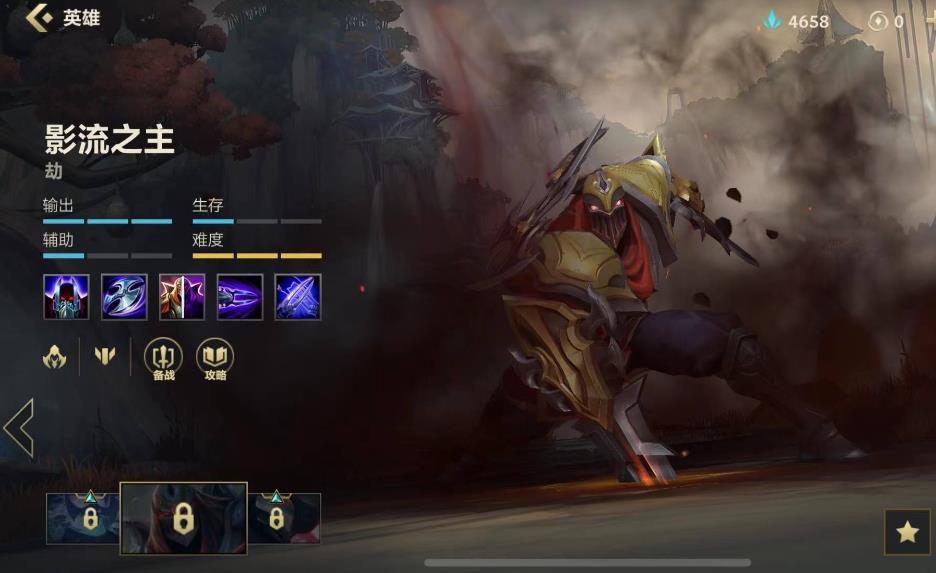Screen dimensions: 936x573
Task: Open the 攻略 guide button
Action: [x=215, y=358]
